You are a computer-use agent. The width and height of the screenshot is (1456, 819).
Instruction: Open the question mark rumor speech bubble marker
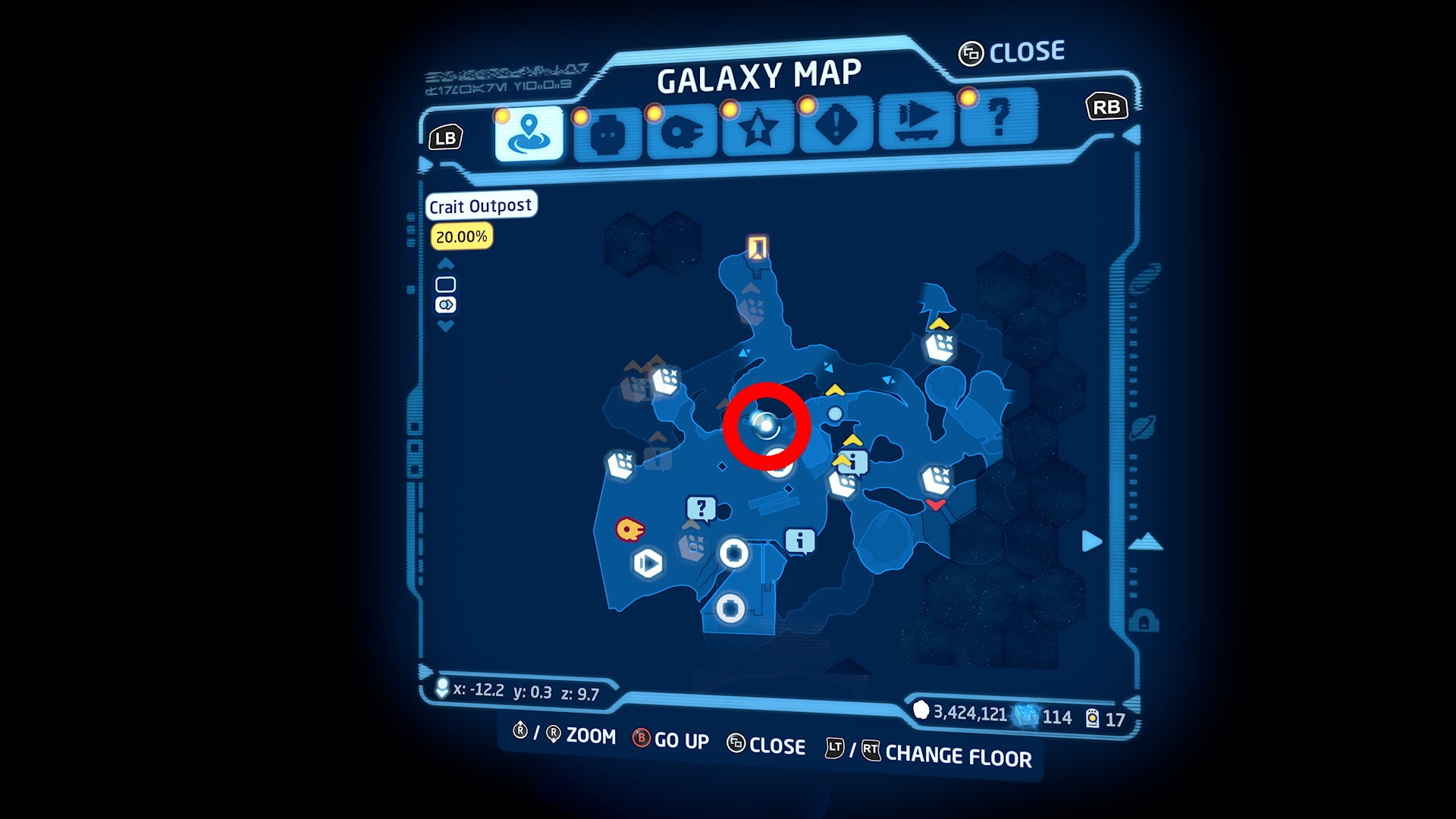(701, 507)
